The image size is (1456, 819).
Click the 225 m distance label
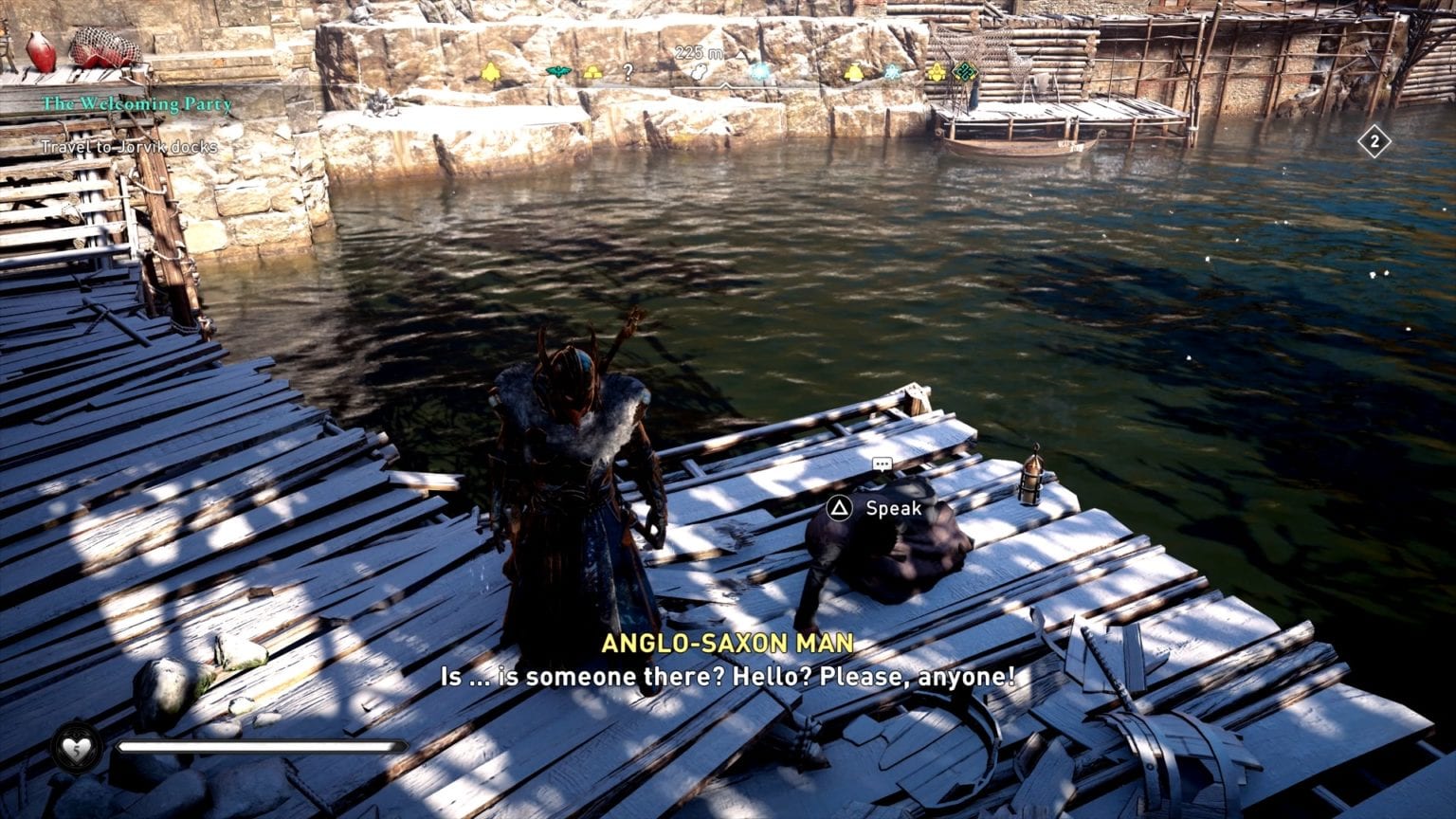[698, 52]
